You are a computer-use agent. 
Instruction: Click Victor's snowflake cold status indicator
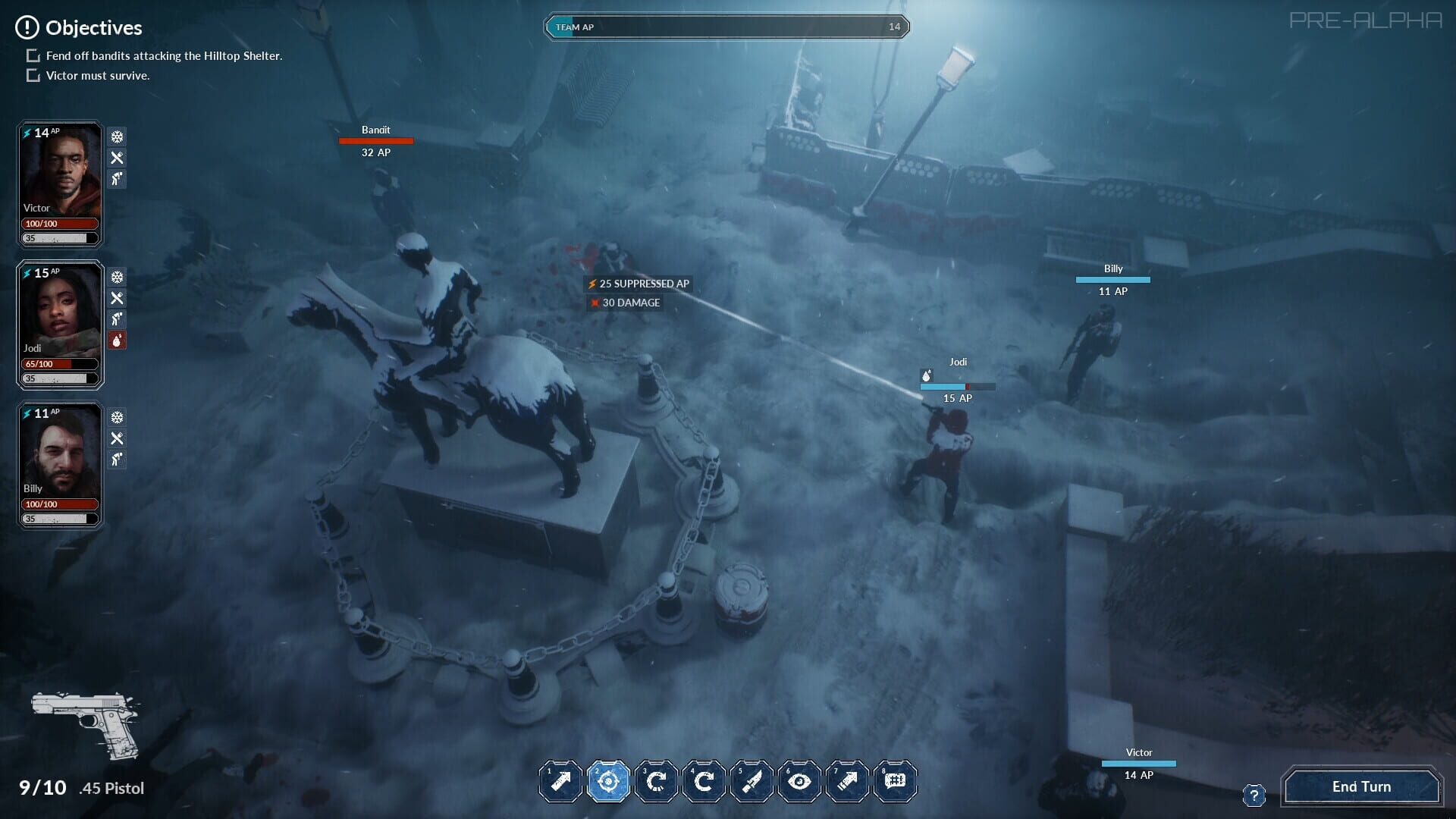(116, 138)
